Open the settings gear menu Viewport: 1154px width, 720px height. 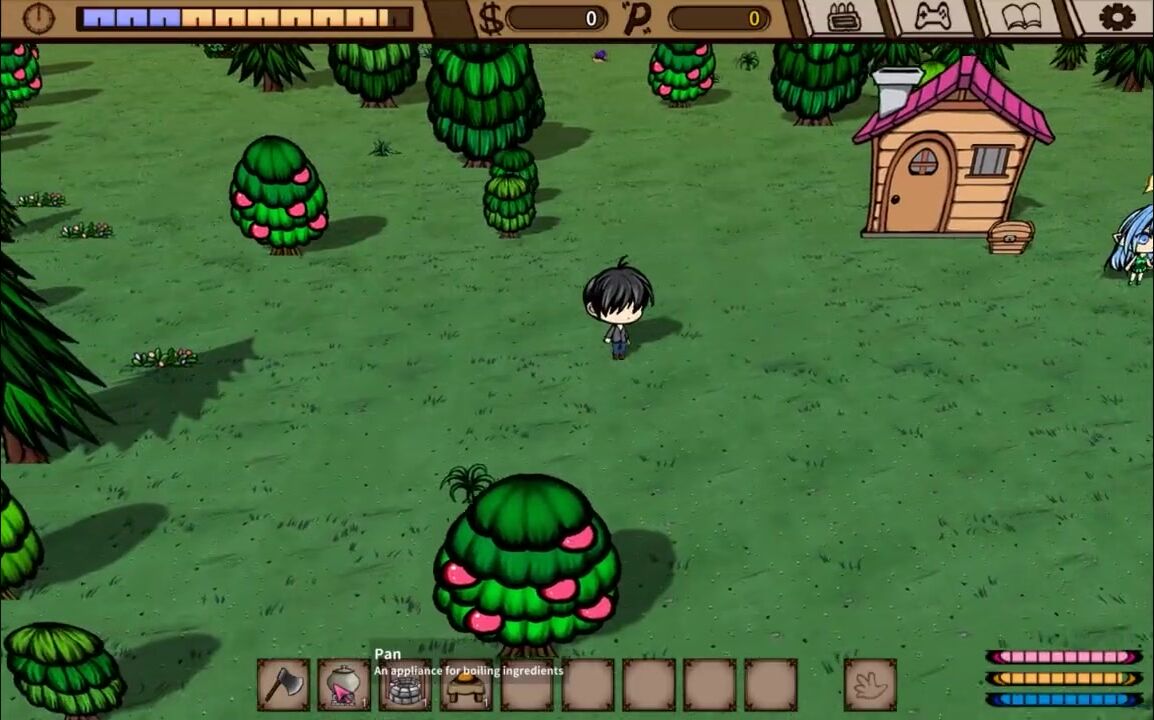[x=1116, y=17]
